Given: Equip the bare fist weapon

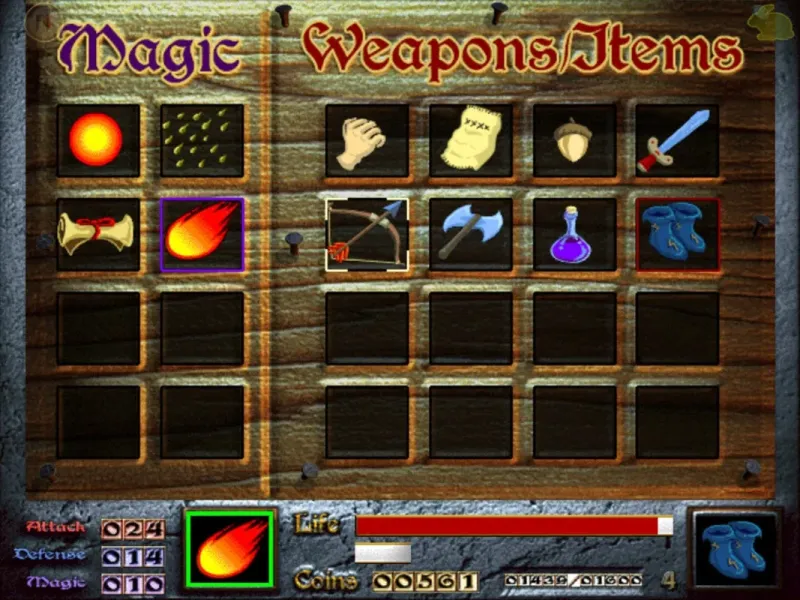Looking at the screenshot, I should (x=367, y=140).
